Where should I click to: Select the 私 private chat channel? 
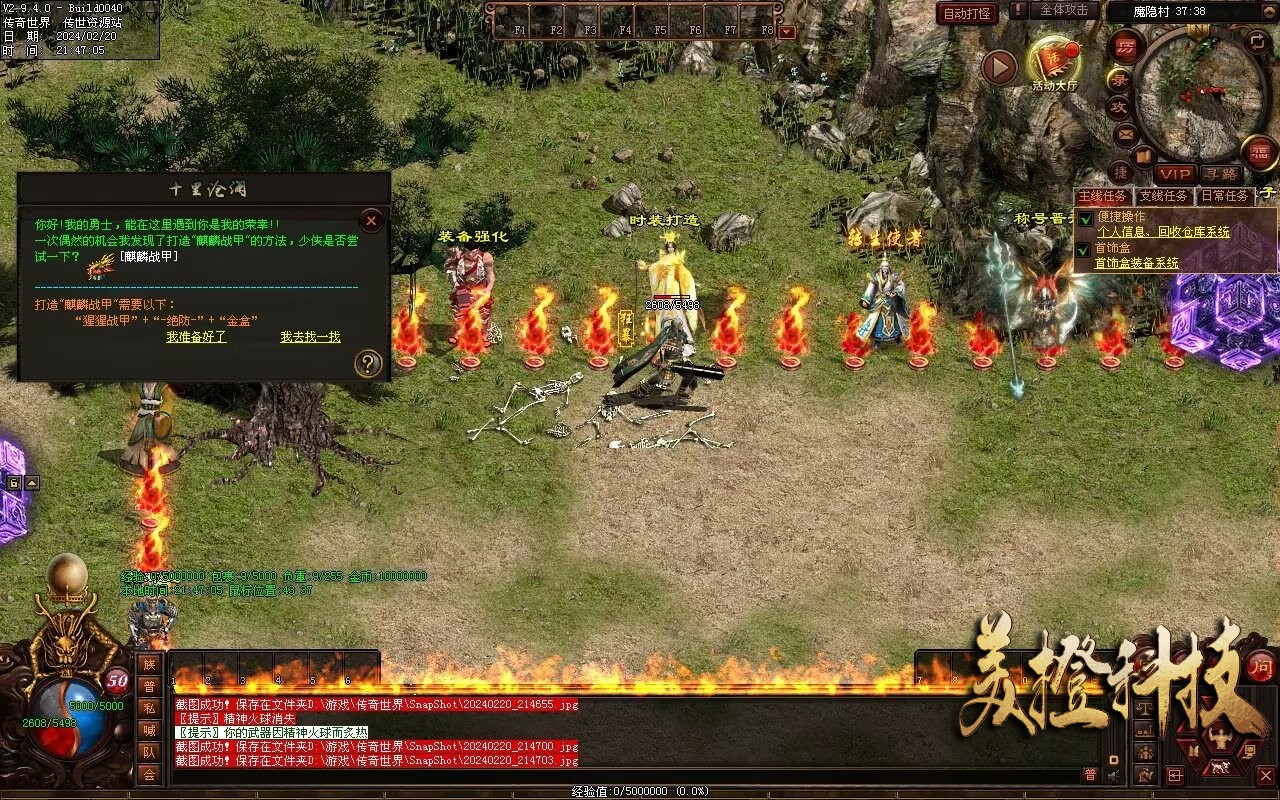click(149, 708)
